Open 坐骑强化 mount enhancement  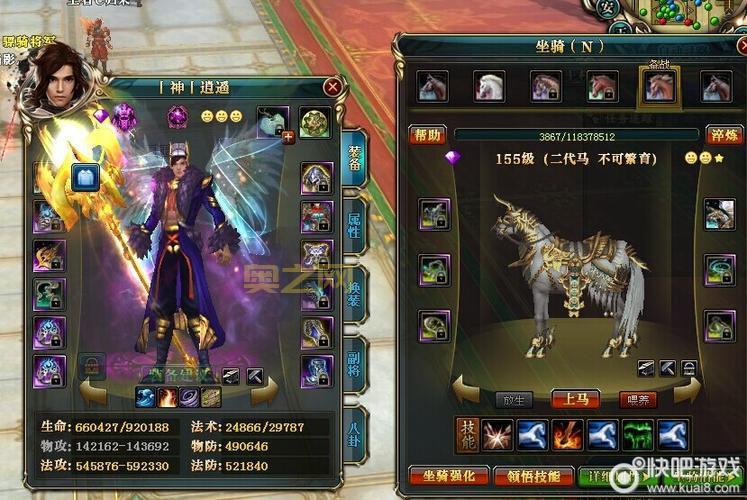tap(449, 477)
